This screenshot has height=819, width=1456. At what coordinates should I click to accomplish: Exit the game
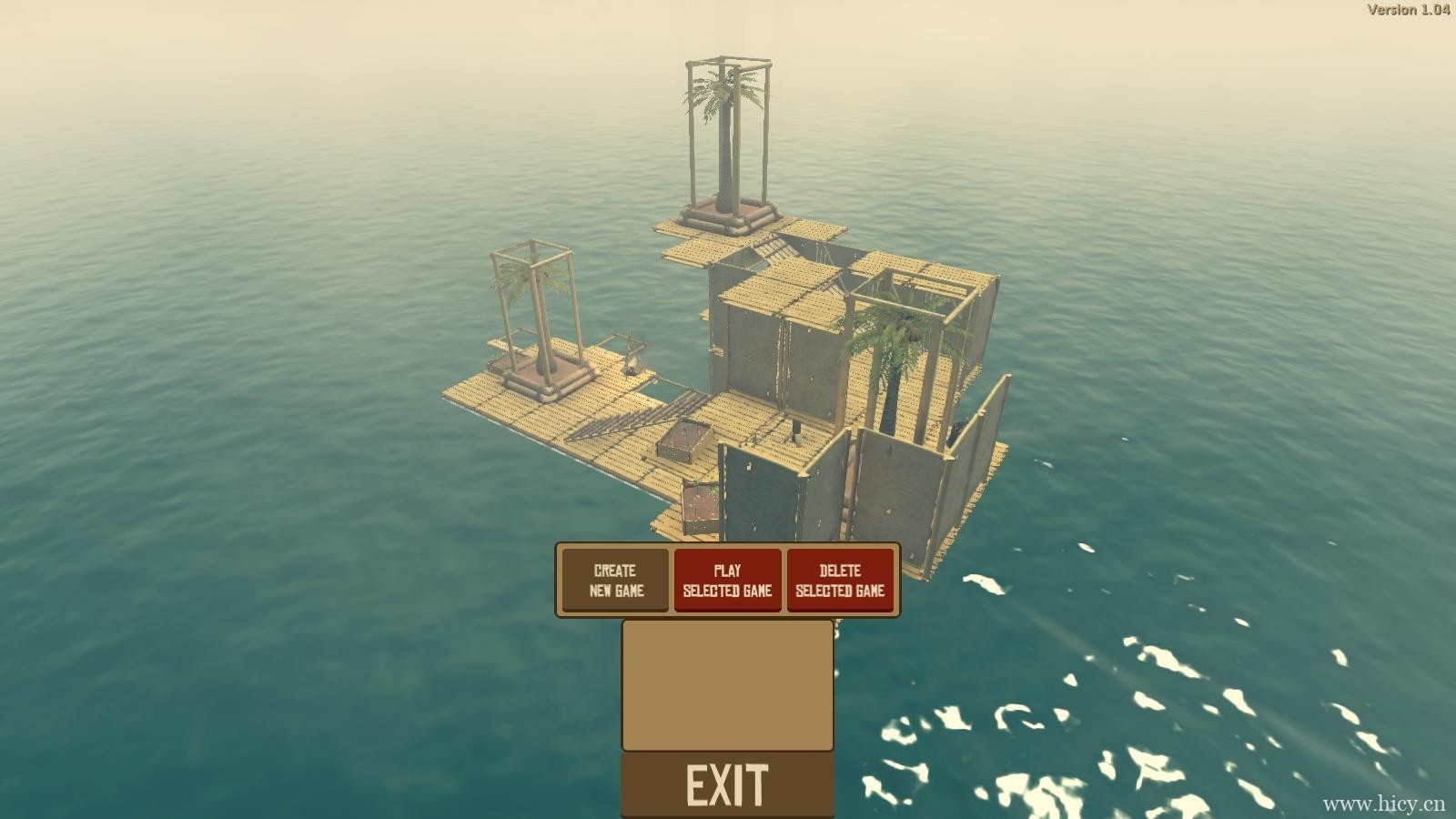click(727, 785)
